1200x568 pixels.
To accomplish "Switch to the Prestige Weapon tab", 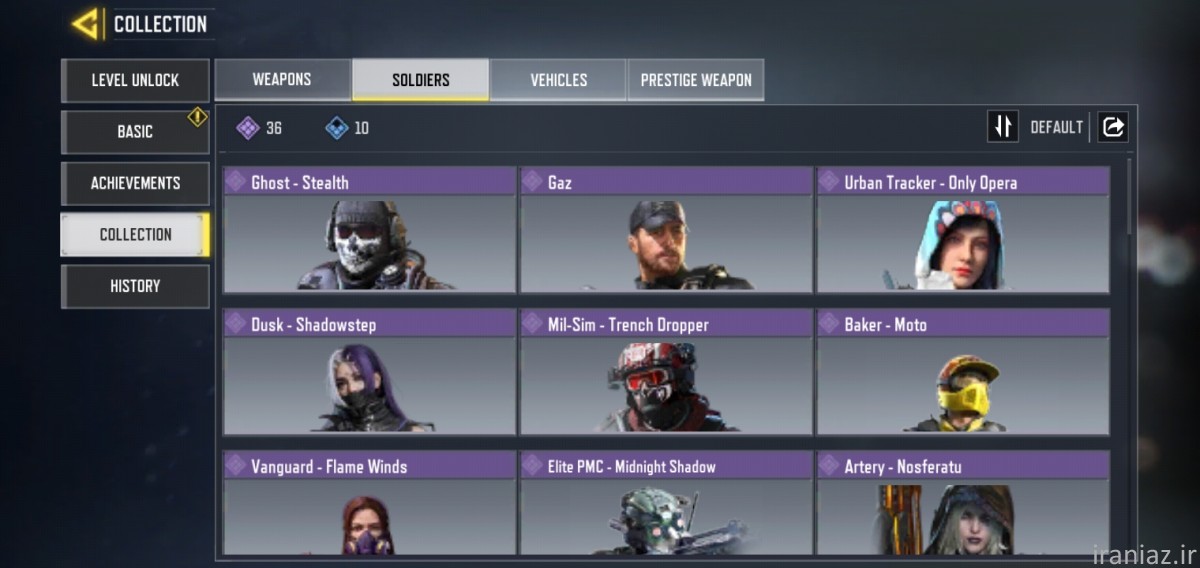I will [696, 80].
